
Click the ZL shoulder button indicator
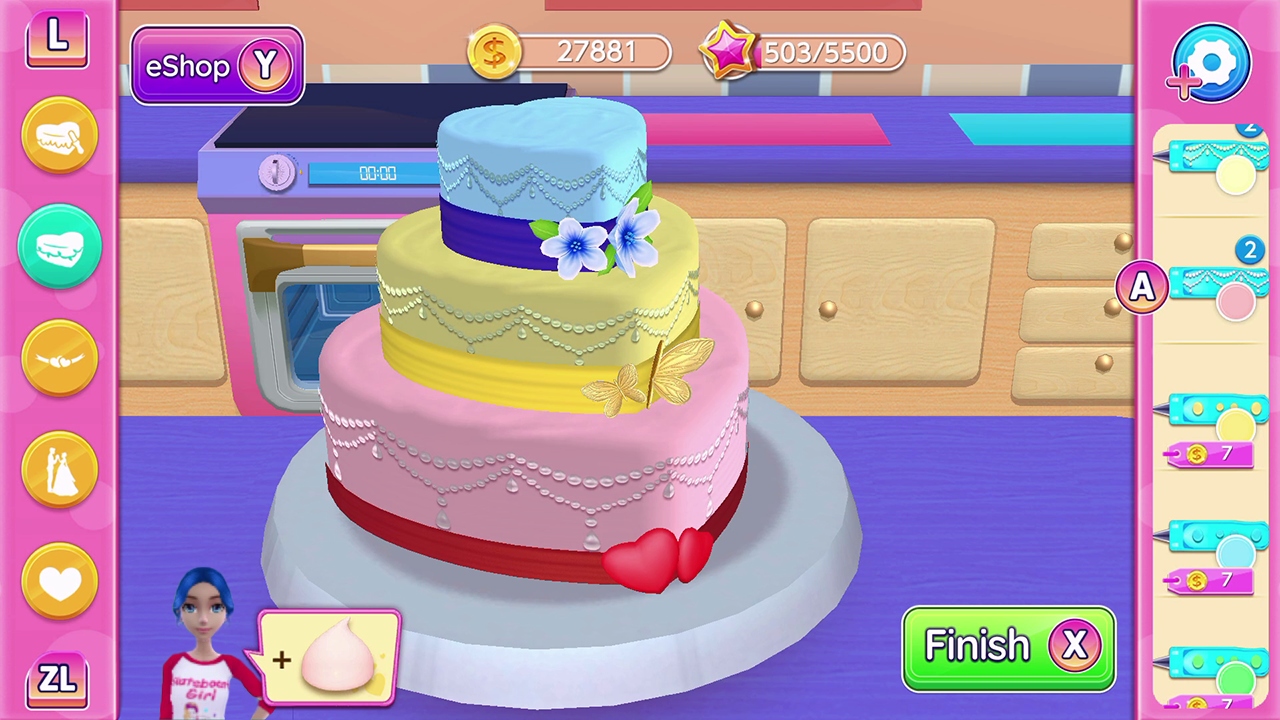[57, 680]
